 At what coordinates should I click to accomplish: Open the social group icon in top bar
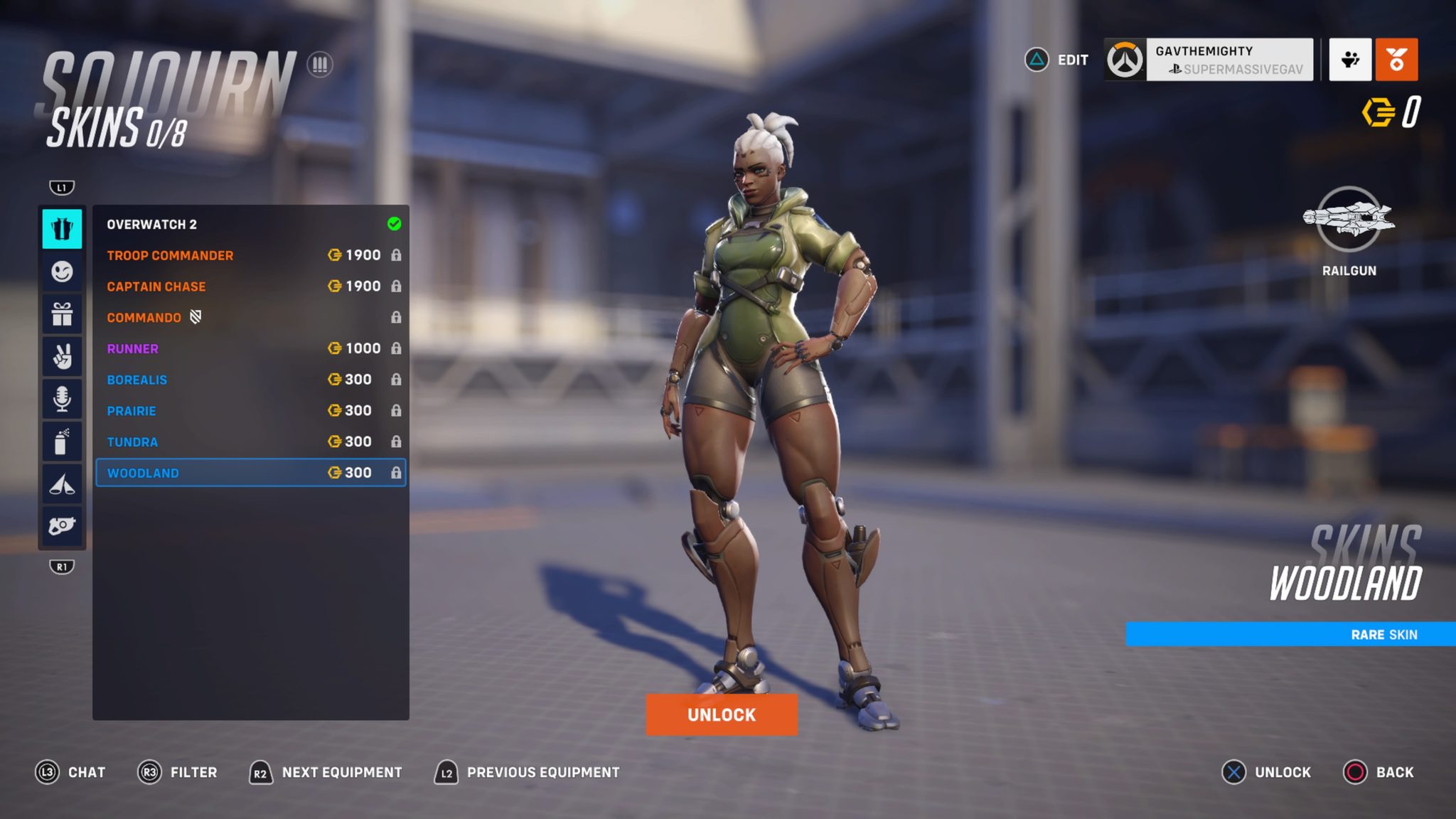(1349, 61)
